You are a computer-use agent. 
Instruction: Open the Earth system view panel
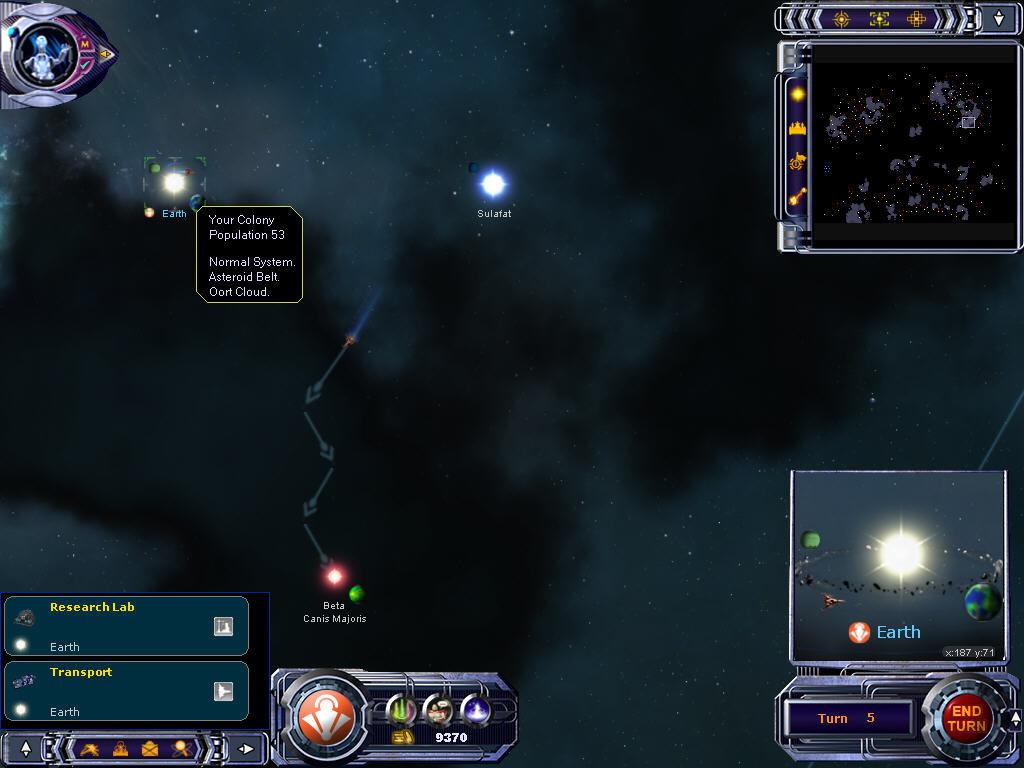(898, 565)
